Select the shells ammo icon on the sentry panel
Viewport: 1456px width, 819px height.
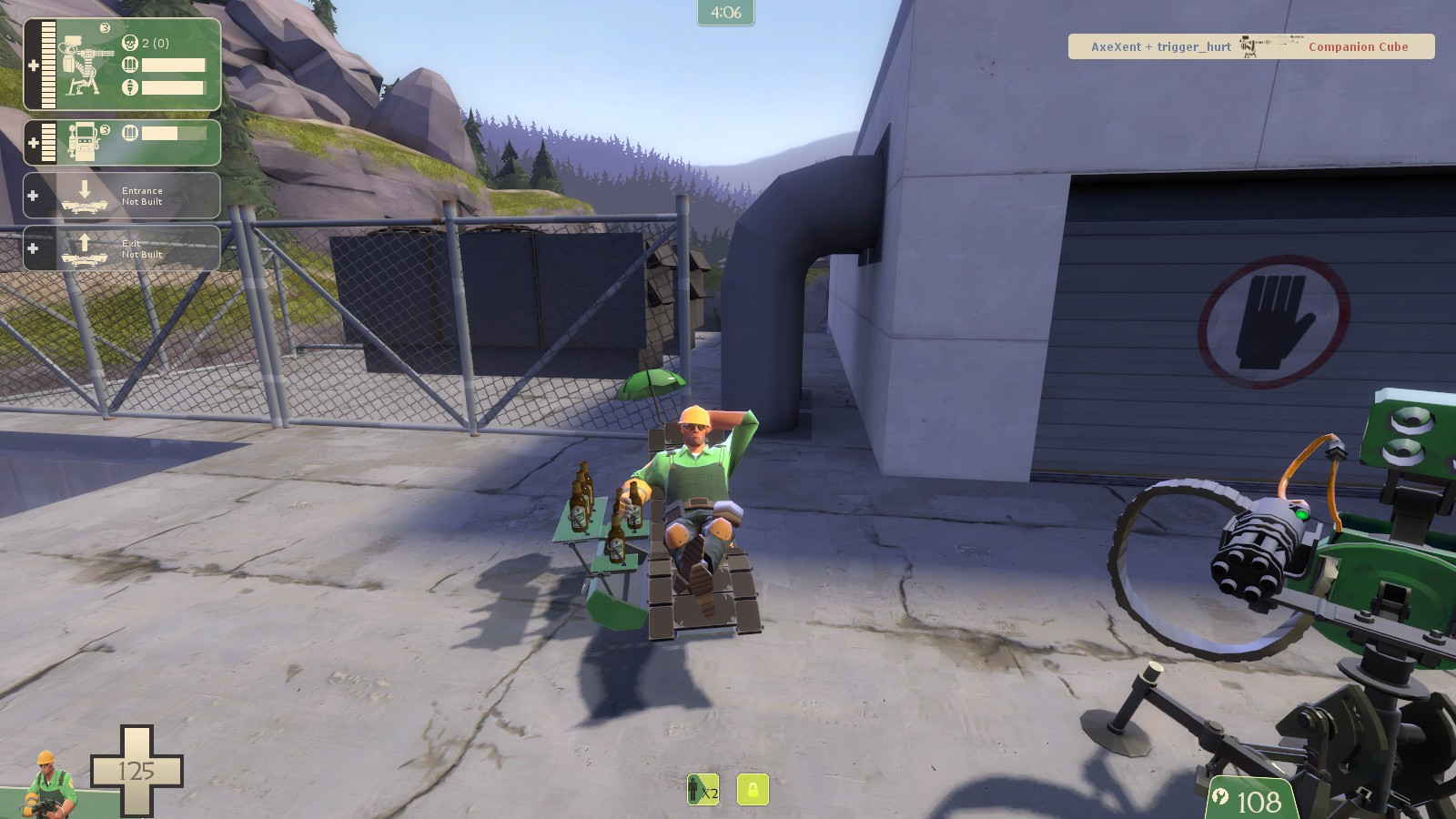[x=129, y=65]
